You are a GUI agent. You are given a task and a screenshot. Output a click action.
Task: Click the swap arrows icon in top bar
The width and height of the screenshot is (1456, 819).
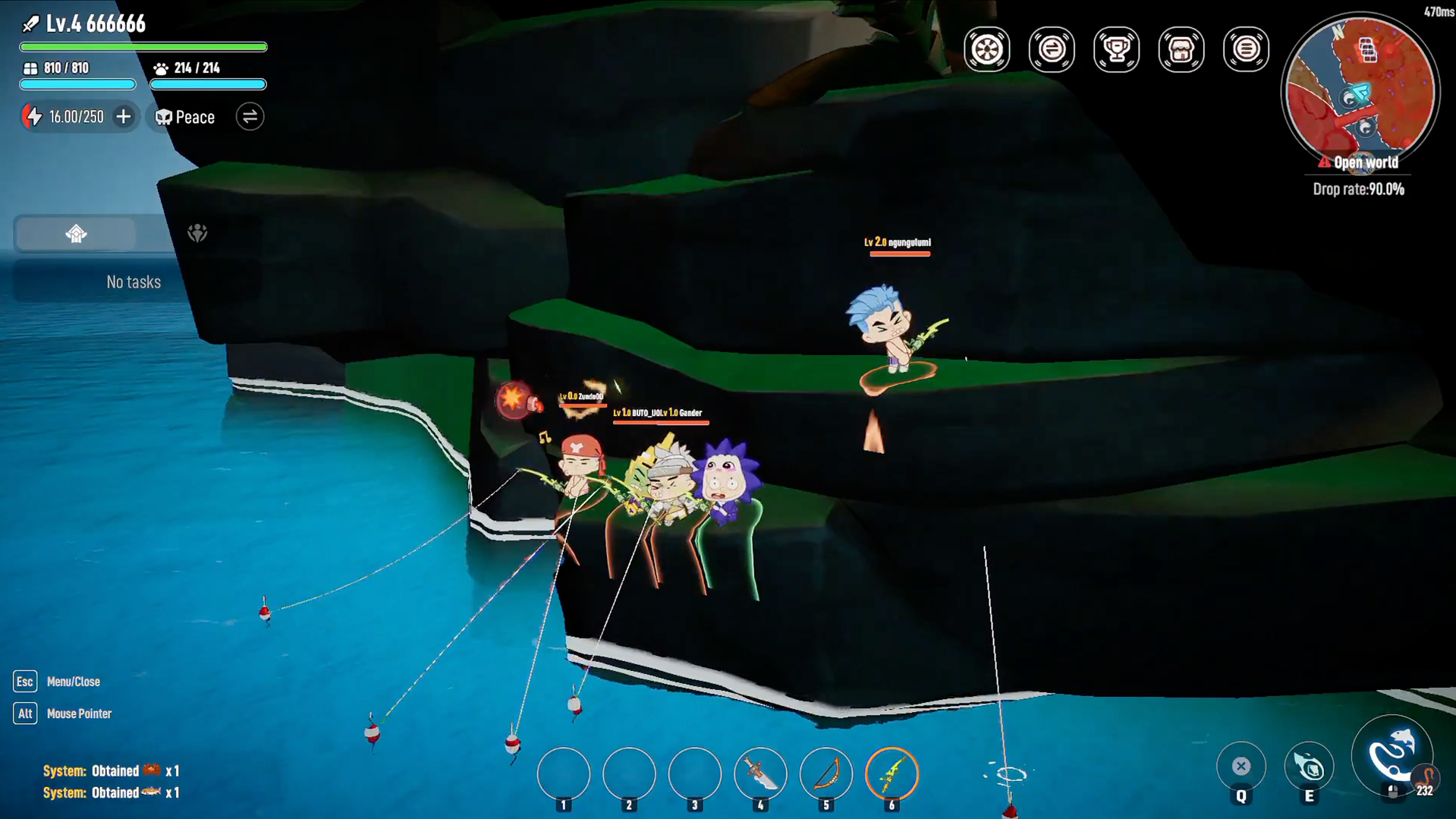click(1052, 49)
